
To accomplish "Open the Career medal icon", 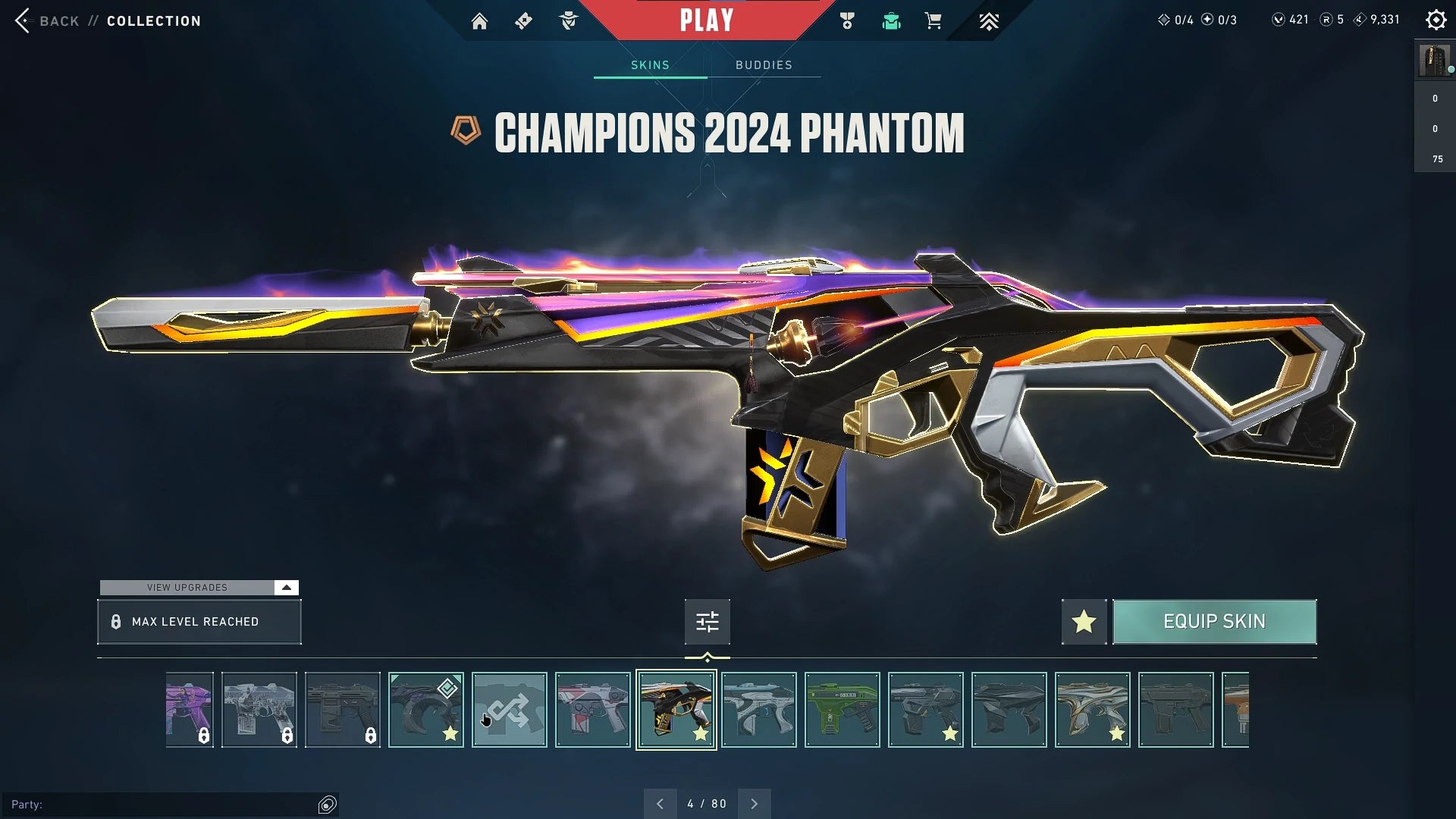I will 847,20.
